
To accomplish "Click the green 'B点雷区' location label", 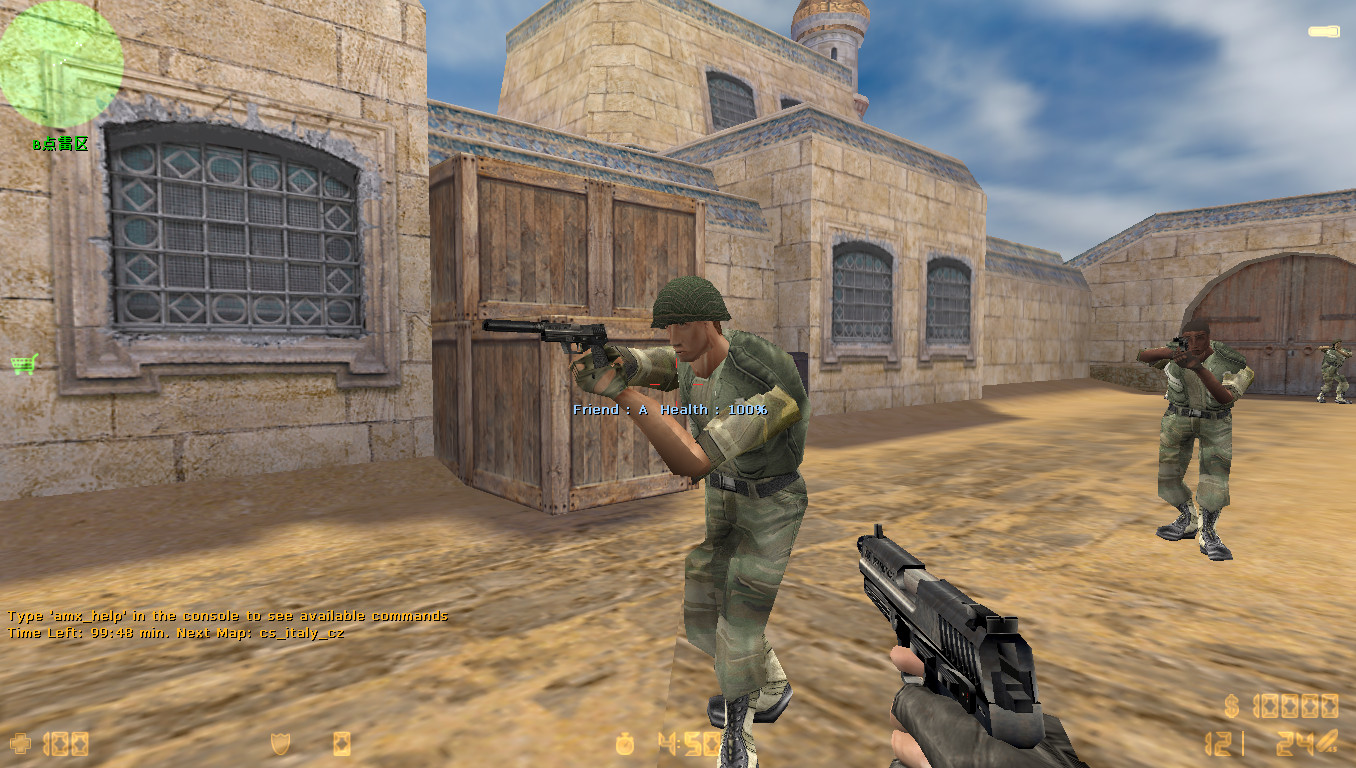I will point(58,144).
